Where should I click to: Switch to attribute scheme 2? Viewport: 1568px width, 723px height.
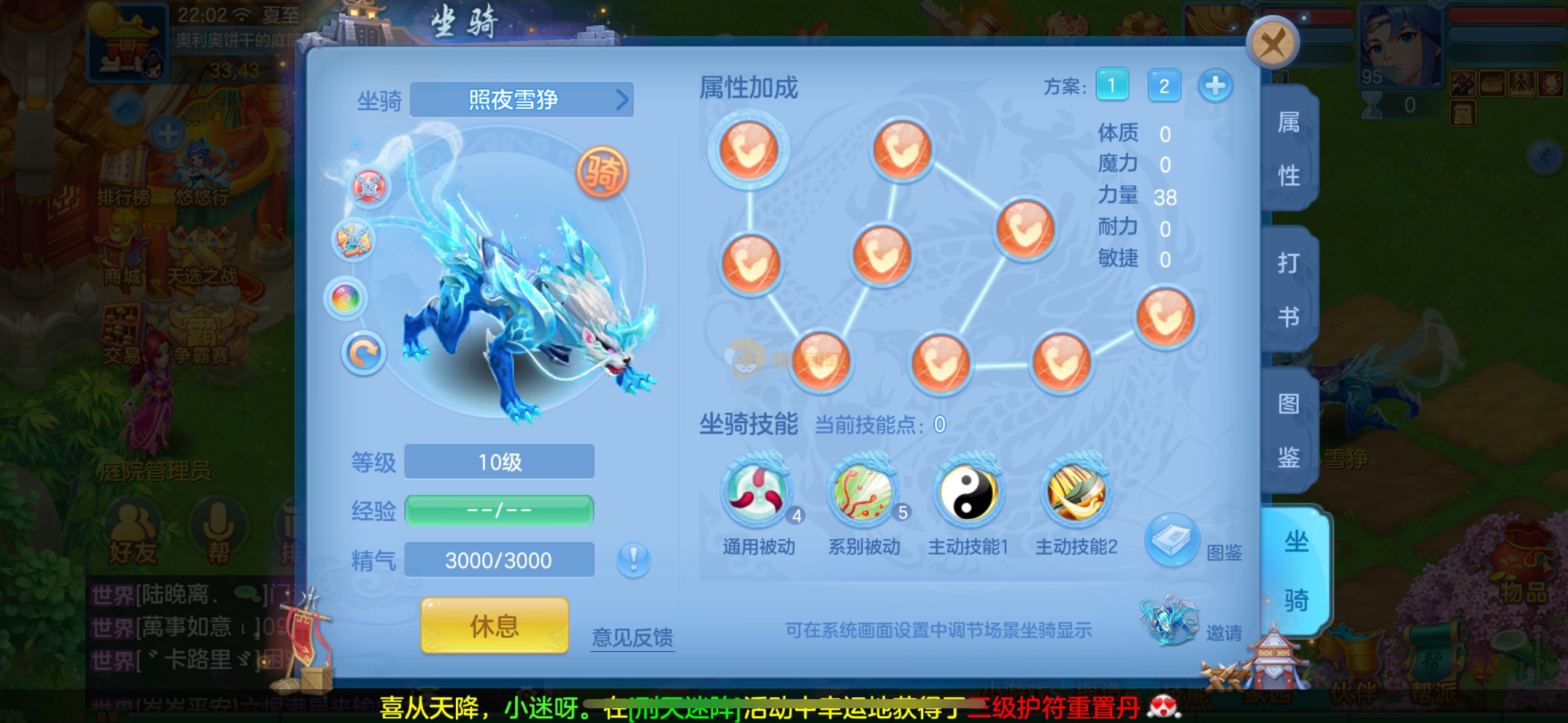point(1163,85)
